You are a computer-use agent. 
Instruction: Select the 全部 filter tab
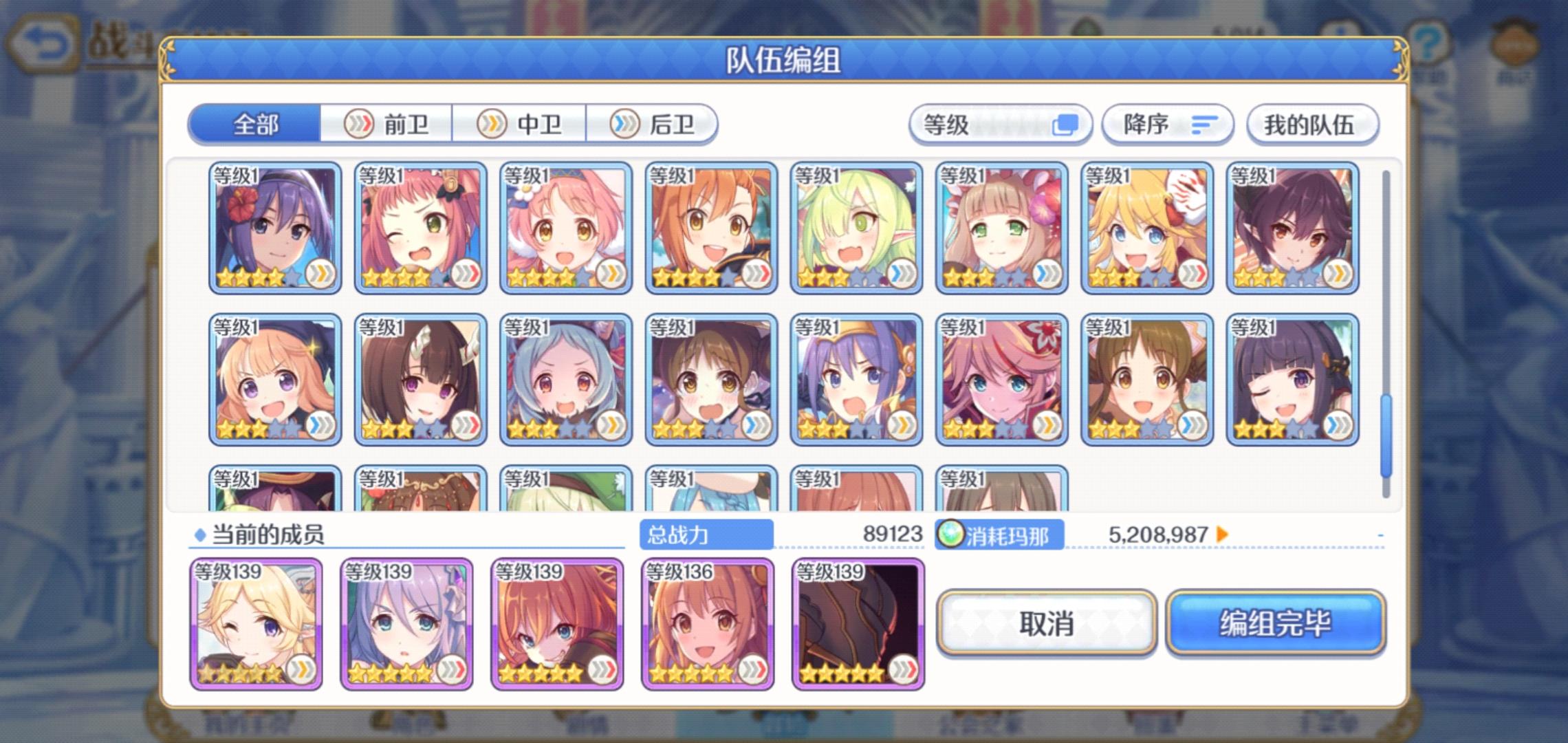pos(255,124)
